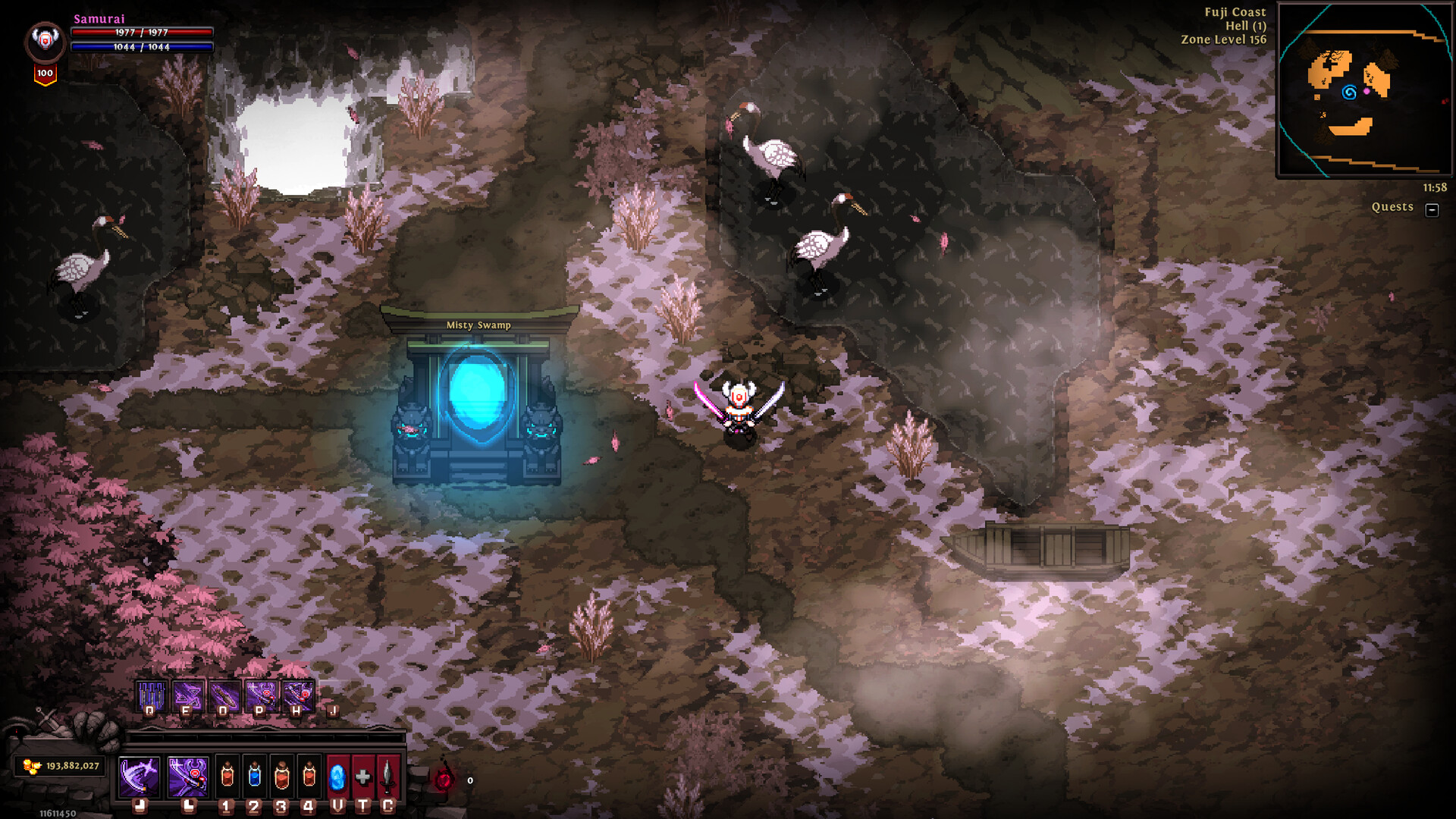Select the demon blade skill in slot H

297,695
